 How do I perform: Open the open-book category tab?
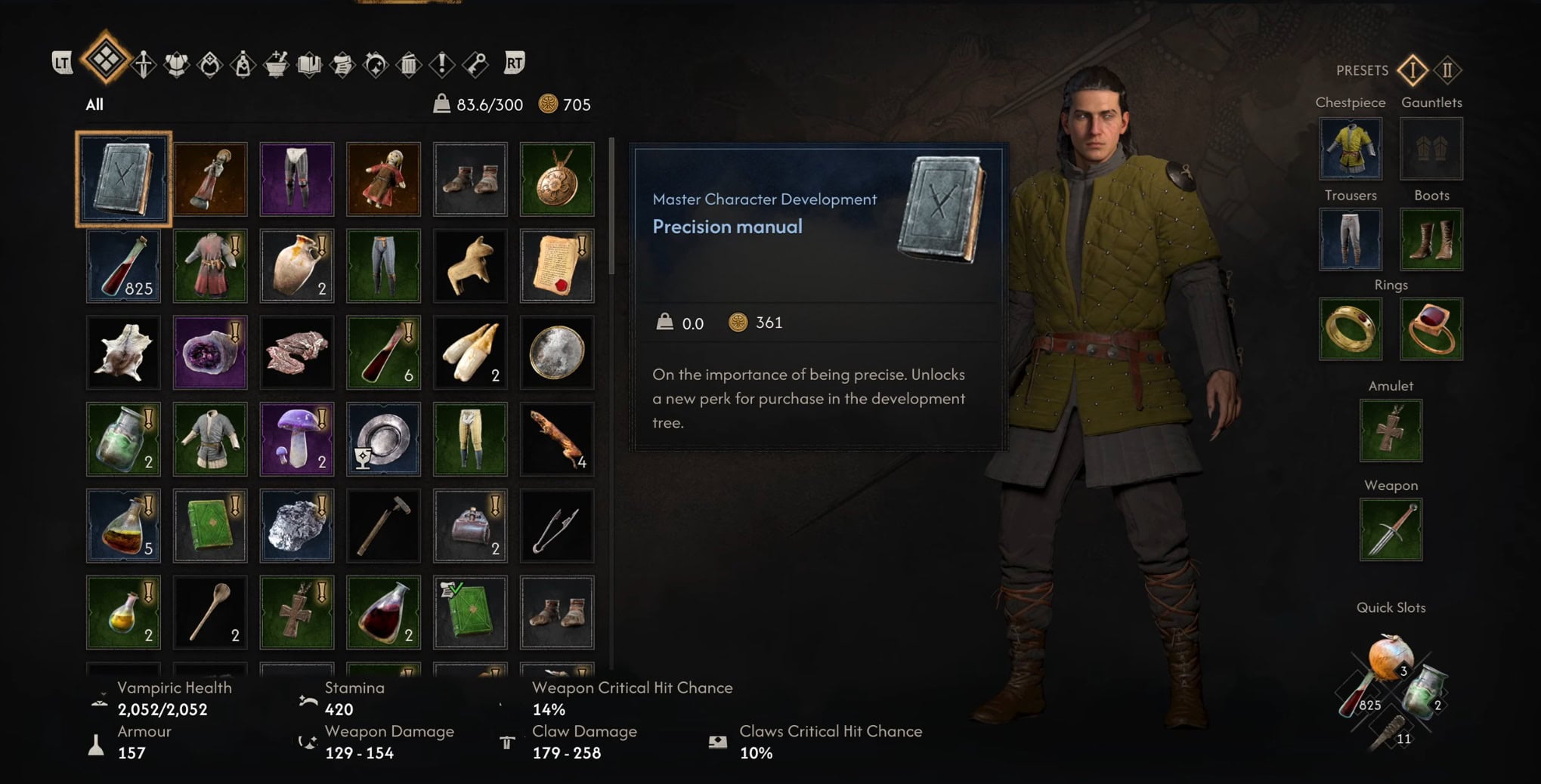point(309,63)
